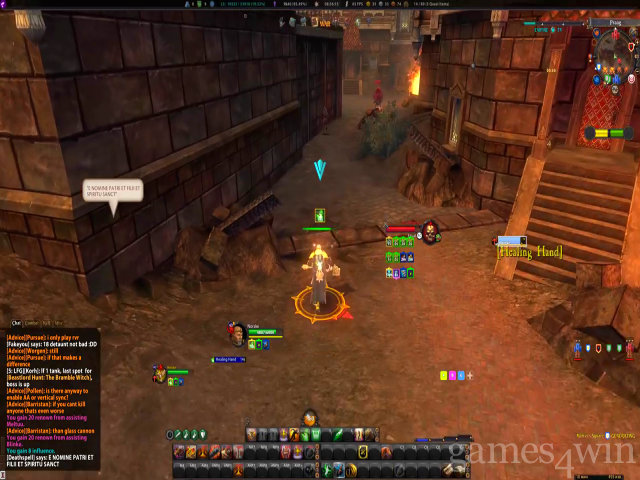Switch to the Combat chat tab
This screenshot has width=640, height=480.
pyautogui.click(x=32, y=323)
